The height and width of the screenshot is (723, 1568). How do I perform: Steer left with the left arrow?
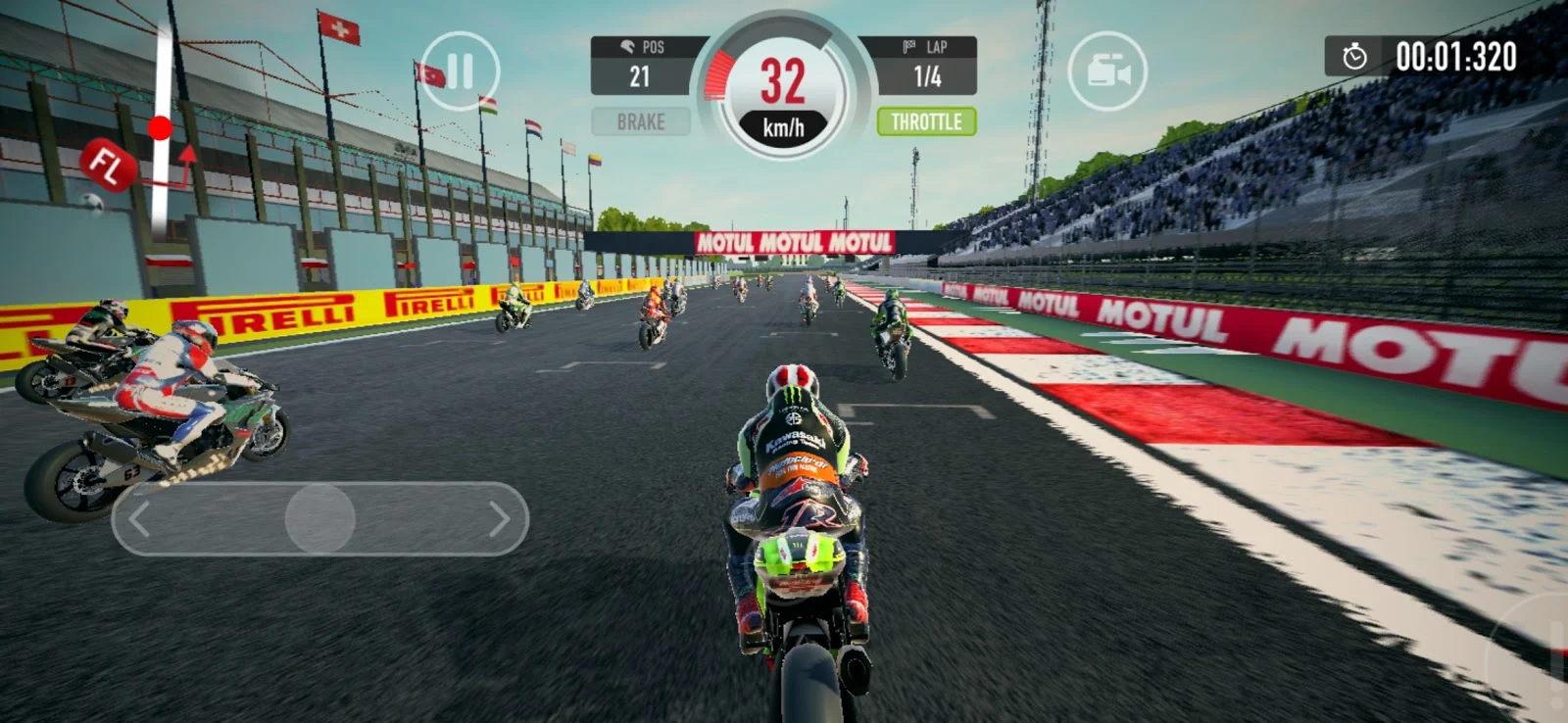tap(140, 519)
